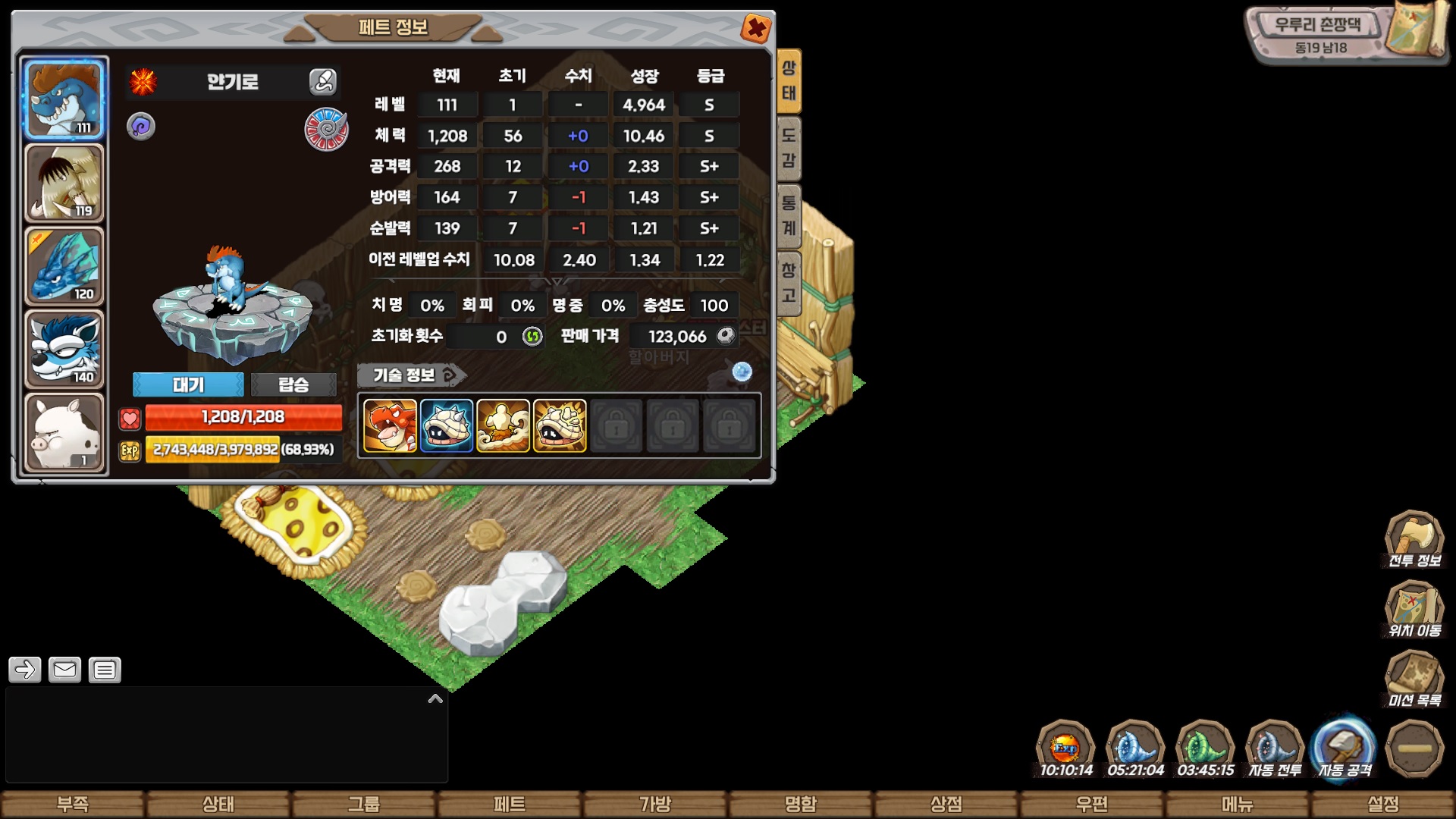Select the red dinosaur skill icon
This screenshot has width=1456, height=819.
390,426
